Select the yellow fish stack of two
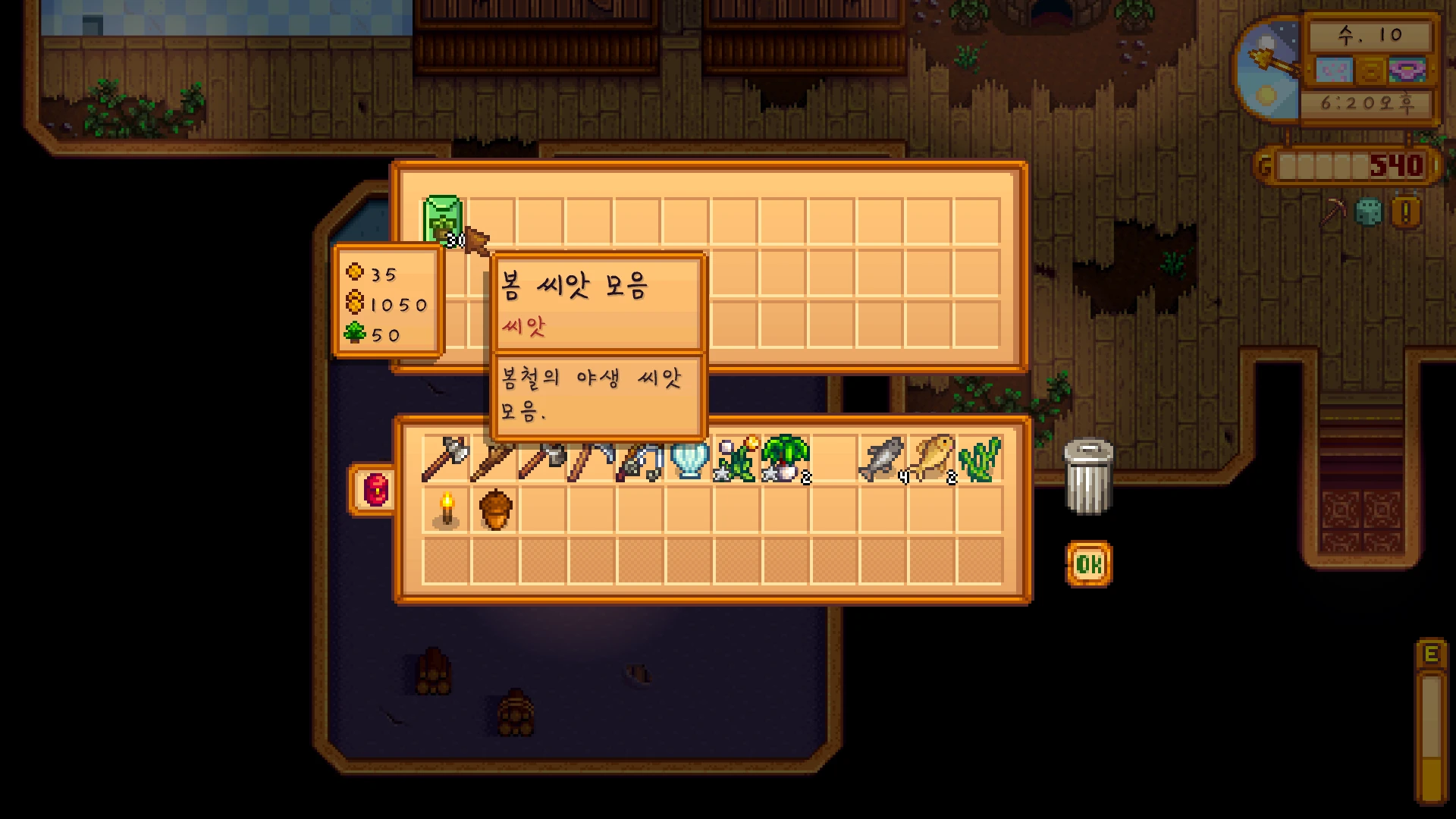Image resolution: width=1456 pixels, height=819 pixels. [x=932, y=460]
